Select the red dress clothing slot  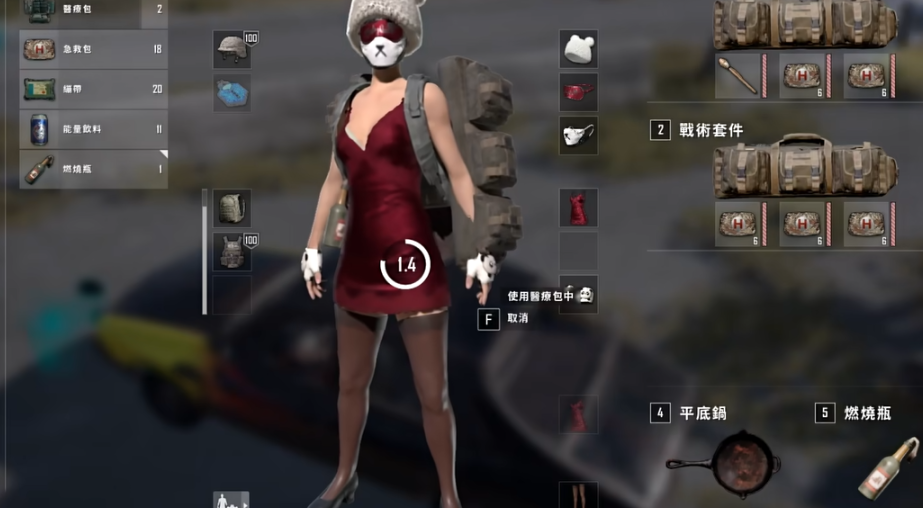point(578,209)
